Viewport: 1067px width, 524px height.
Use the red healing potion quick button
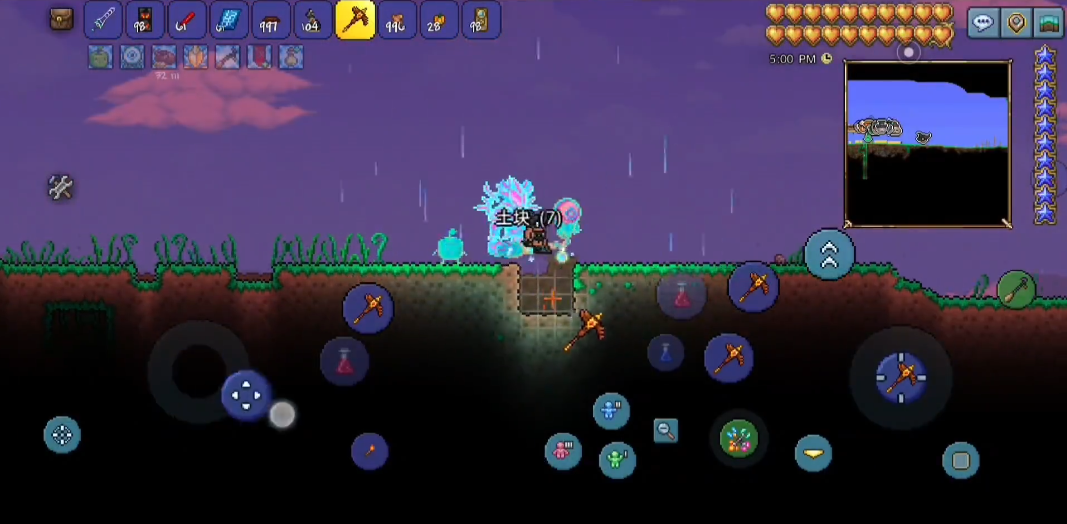pos(344,361)
